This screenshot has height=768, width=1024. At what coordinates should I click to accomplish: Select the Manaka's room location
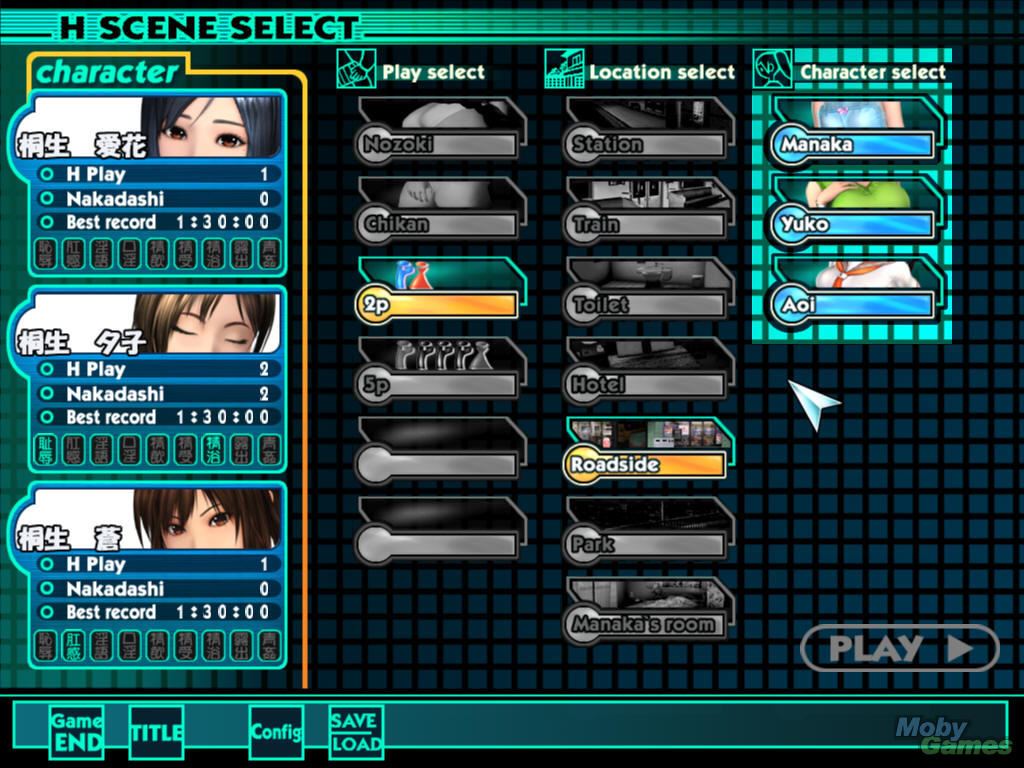647,624
